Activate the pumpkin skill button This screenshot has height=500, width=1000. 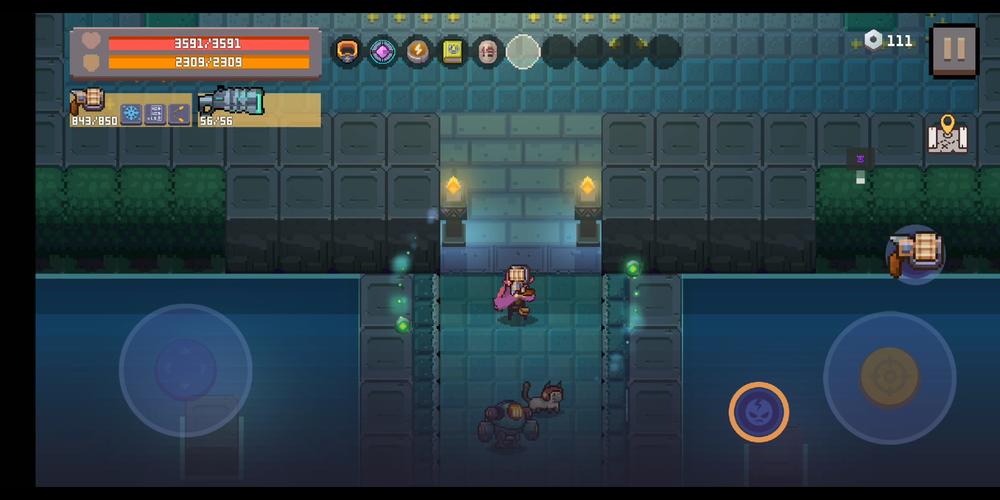[x=758, y=412]
